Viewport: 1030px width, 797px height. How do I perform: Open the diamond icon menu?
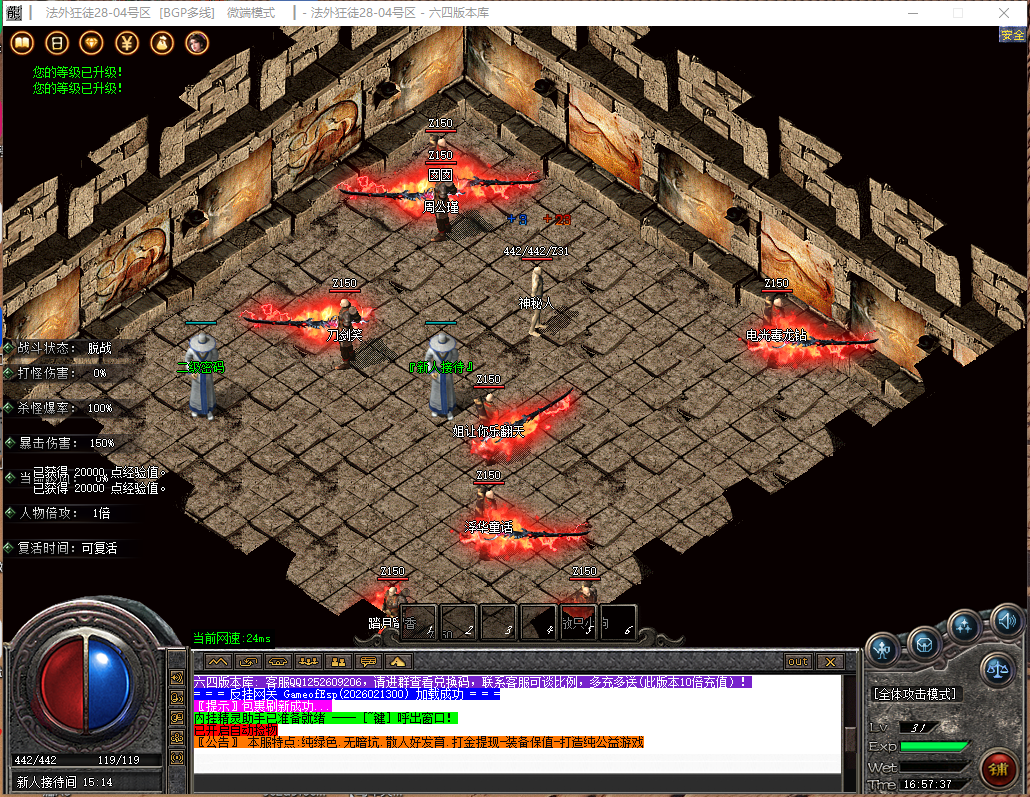coord(92,42)
